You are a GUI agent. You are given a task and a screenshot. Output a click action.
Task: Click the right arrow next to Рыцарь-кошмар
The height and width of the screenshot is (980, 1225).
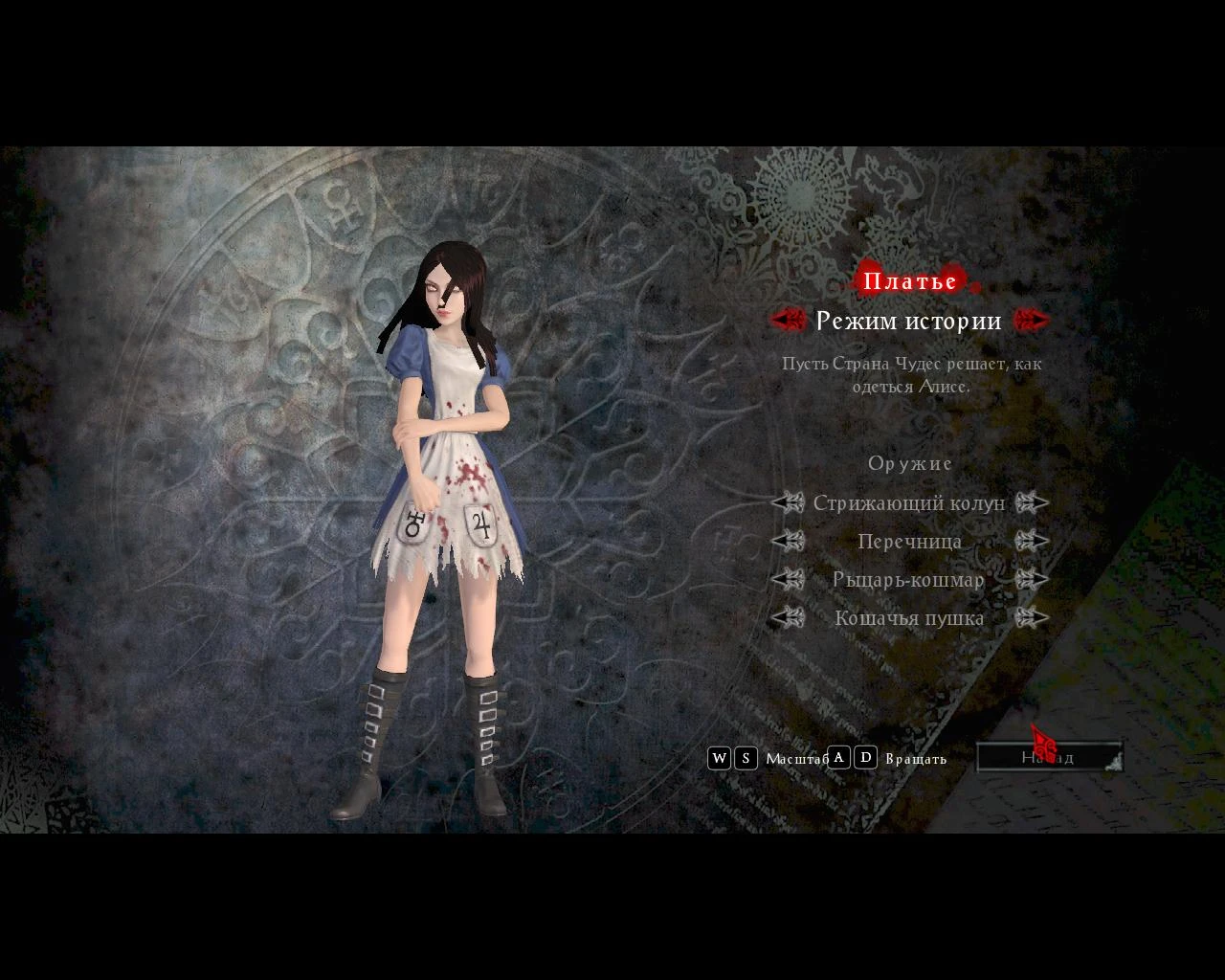(x=1034, y=579)
